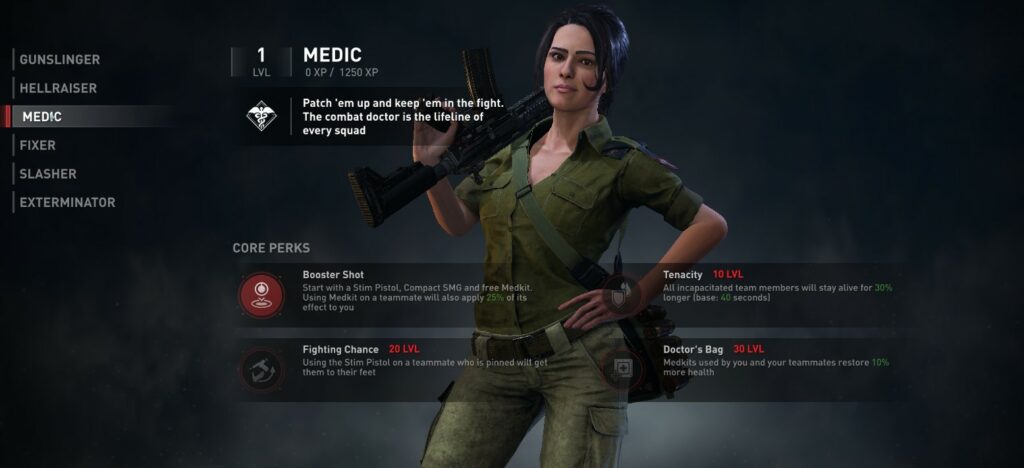The height and width of the screenshot is (468, 1024).
Task: Select the Booster Shot perk icon
Action: tap(261, 294)
